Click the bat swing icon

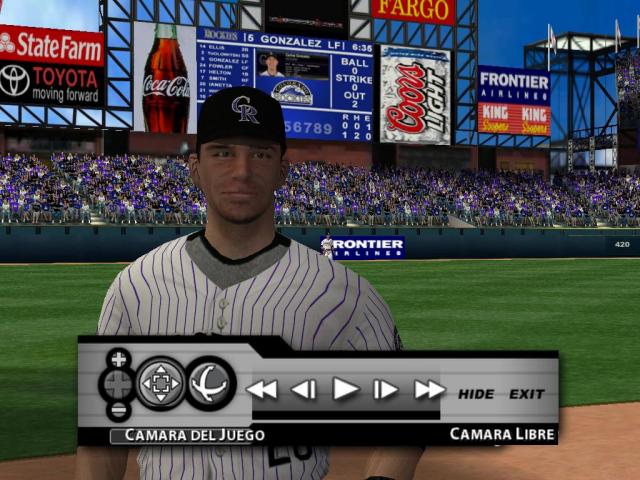pos(210,384)
